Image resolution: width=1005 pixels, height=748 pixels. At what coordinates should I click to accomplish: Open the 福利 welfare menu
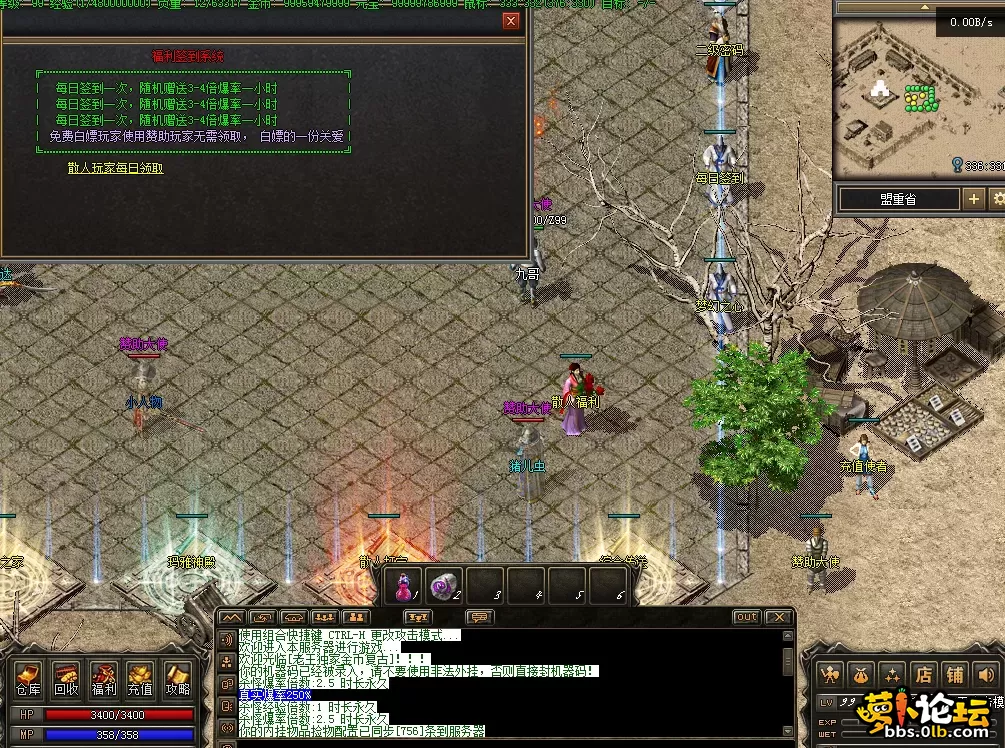point(104,679)
